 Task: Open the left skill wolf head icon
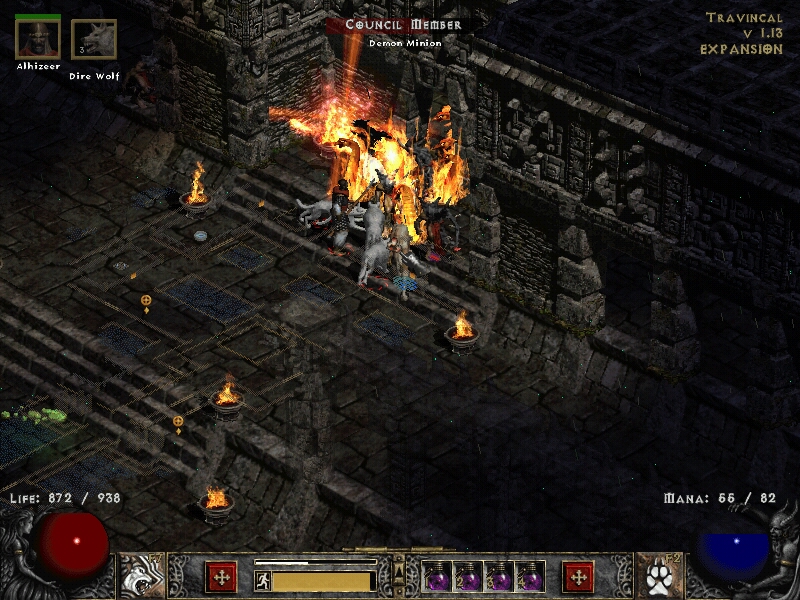140,576
